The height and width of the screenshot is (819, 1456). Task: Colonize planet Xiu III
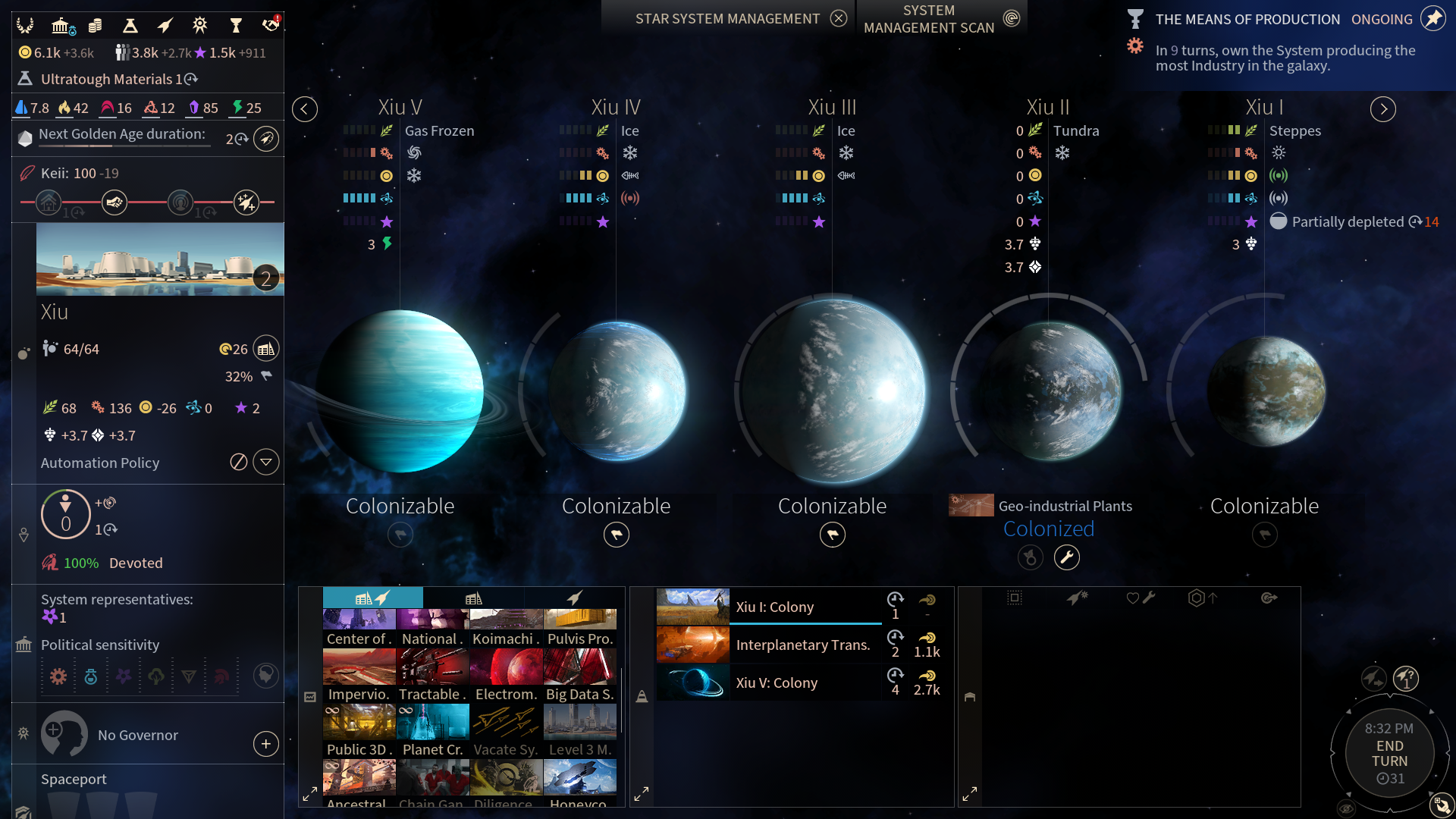point(832,535)
